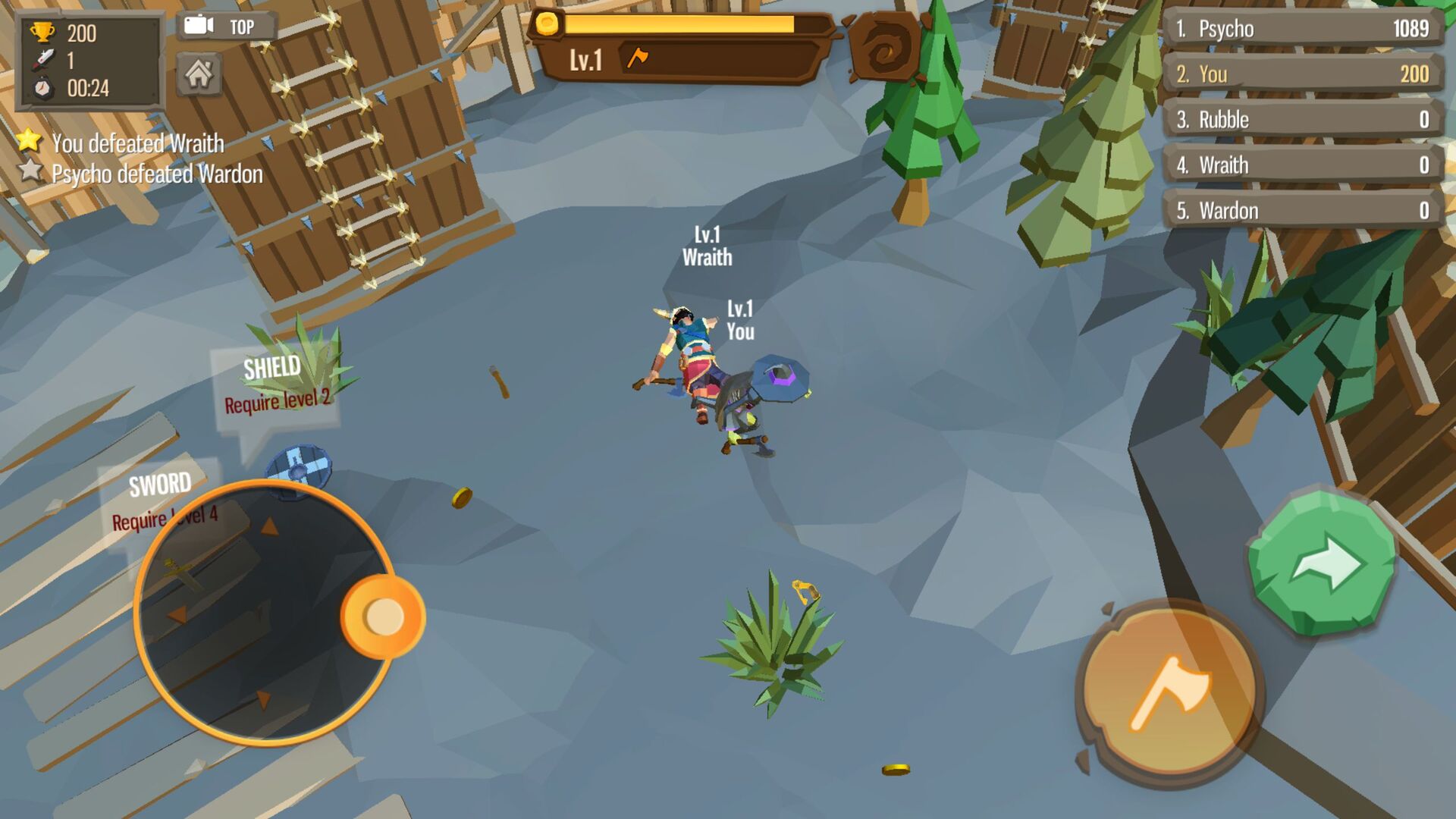This screenshot has width=1456, height=819.
Task: Tap the stopwatch timer icon
Action: tap(44, 86)
